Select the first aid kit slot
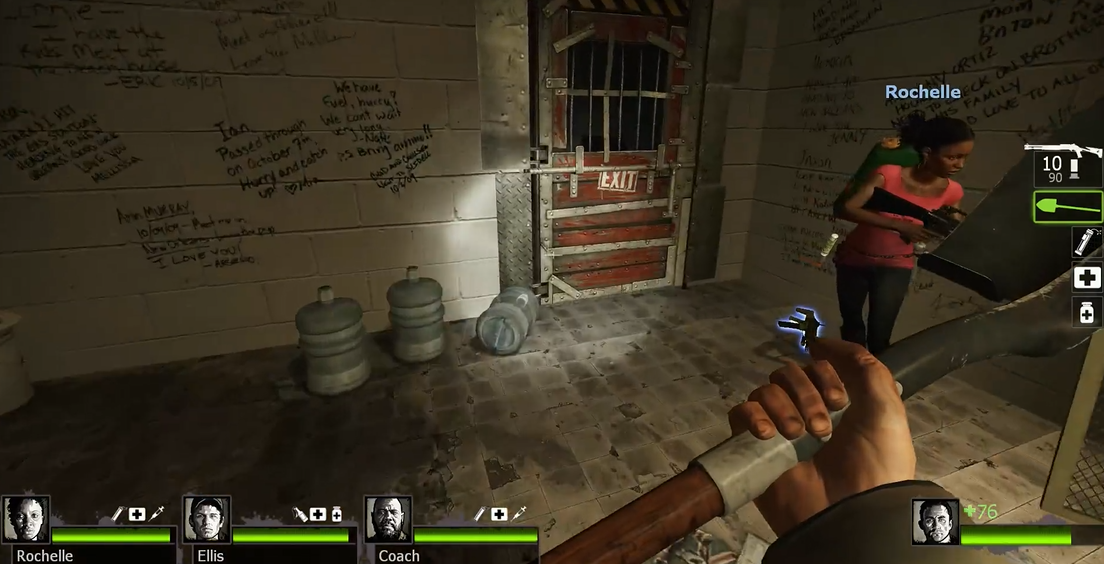1104x564 pixels. click(x=1086, y=277)
